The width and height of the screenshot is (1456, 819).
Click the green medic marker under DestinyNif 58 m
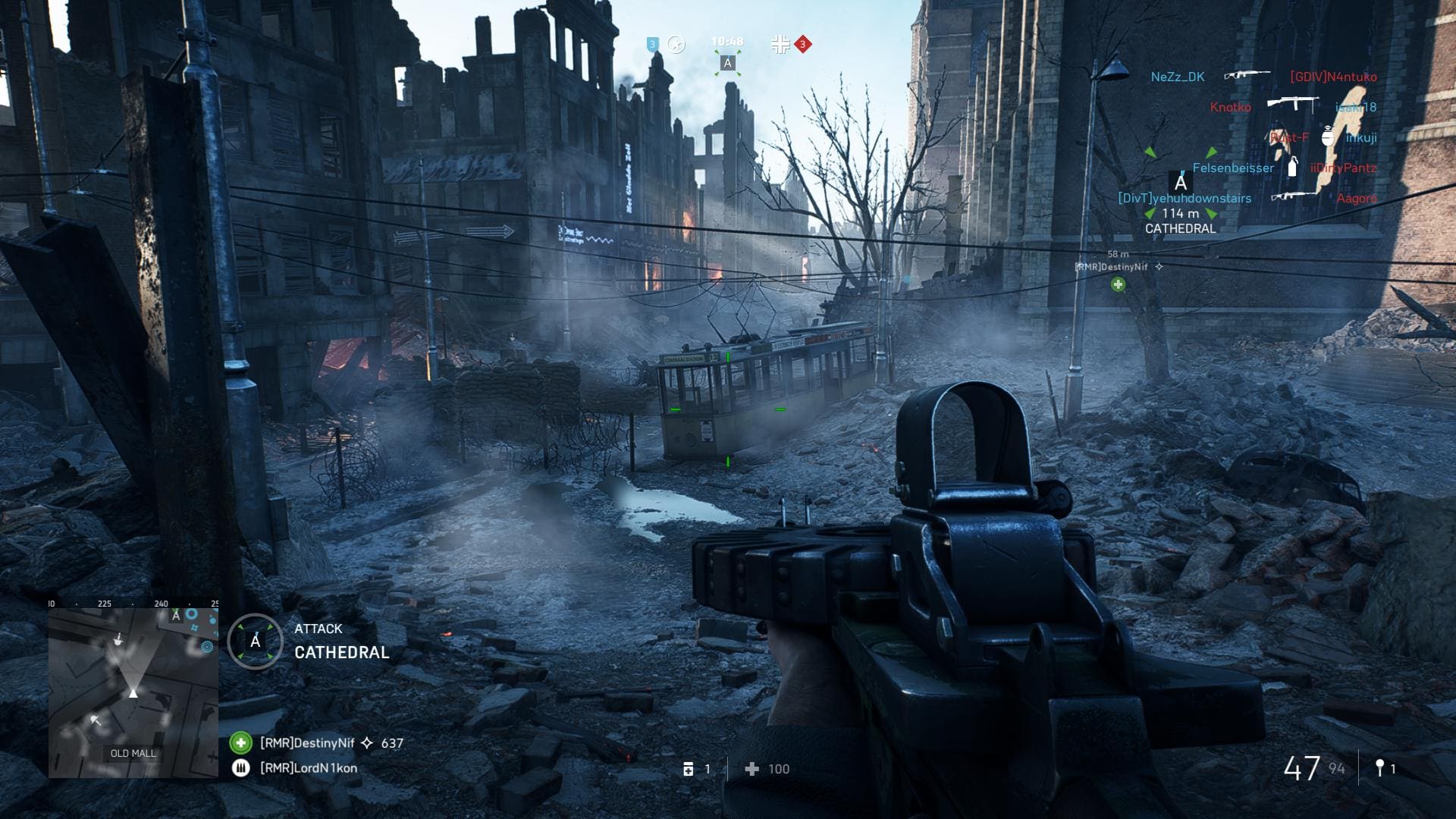pos(1118,284)
